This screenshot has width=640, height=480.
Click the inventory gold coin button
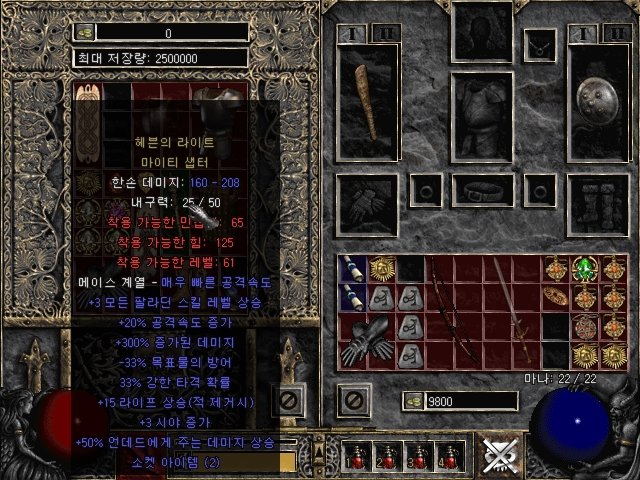pos(412,401)
